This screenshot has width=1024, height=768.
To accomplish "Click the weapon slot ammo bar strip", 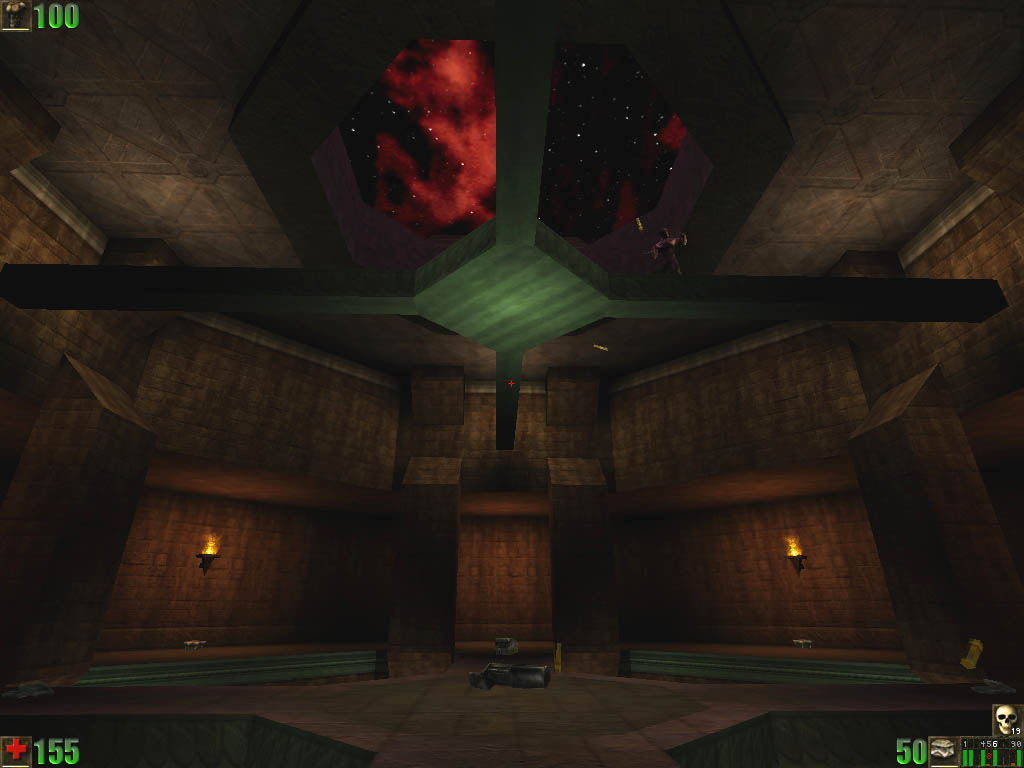I will point(992,752).
